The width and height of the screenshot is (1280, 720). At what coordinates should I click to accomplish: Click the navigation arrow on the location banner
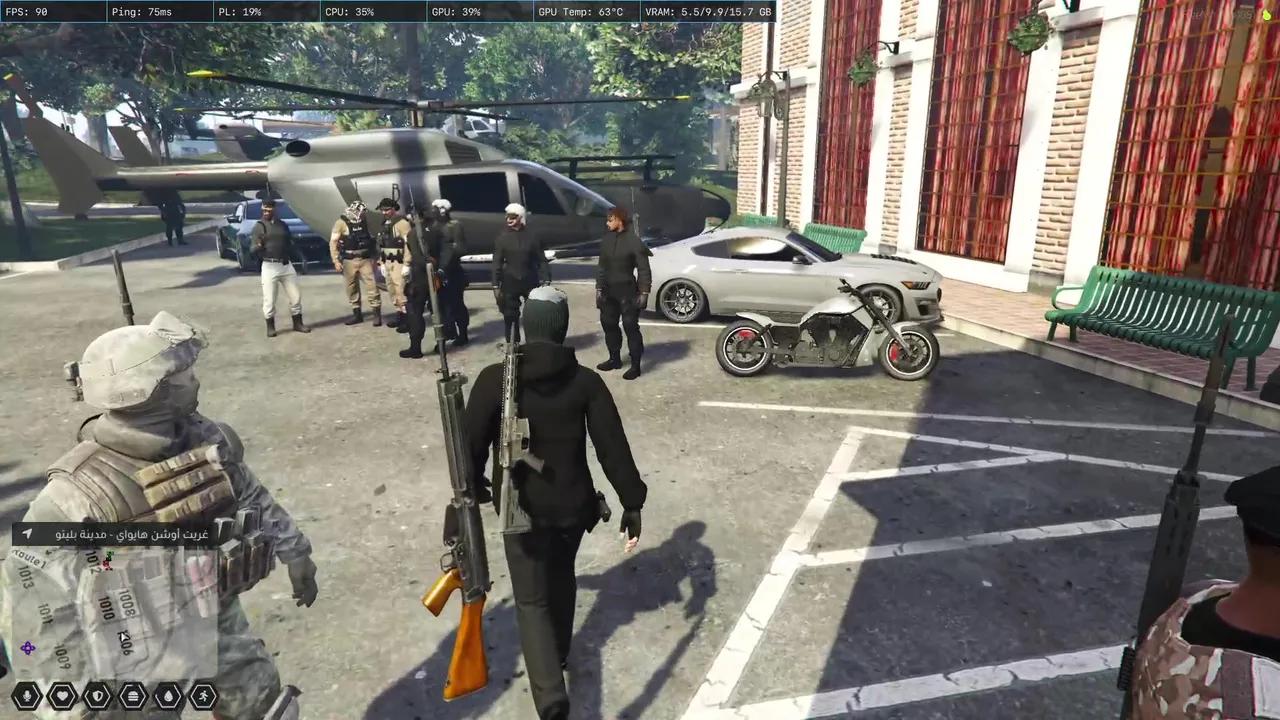tap(28, 533)
